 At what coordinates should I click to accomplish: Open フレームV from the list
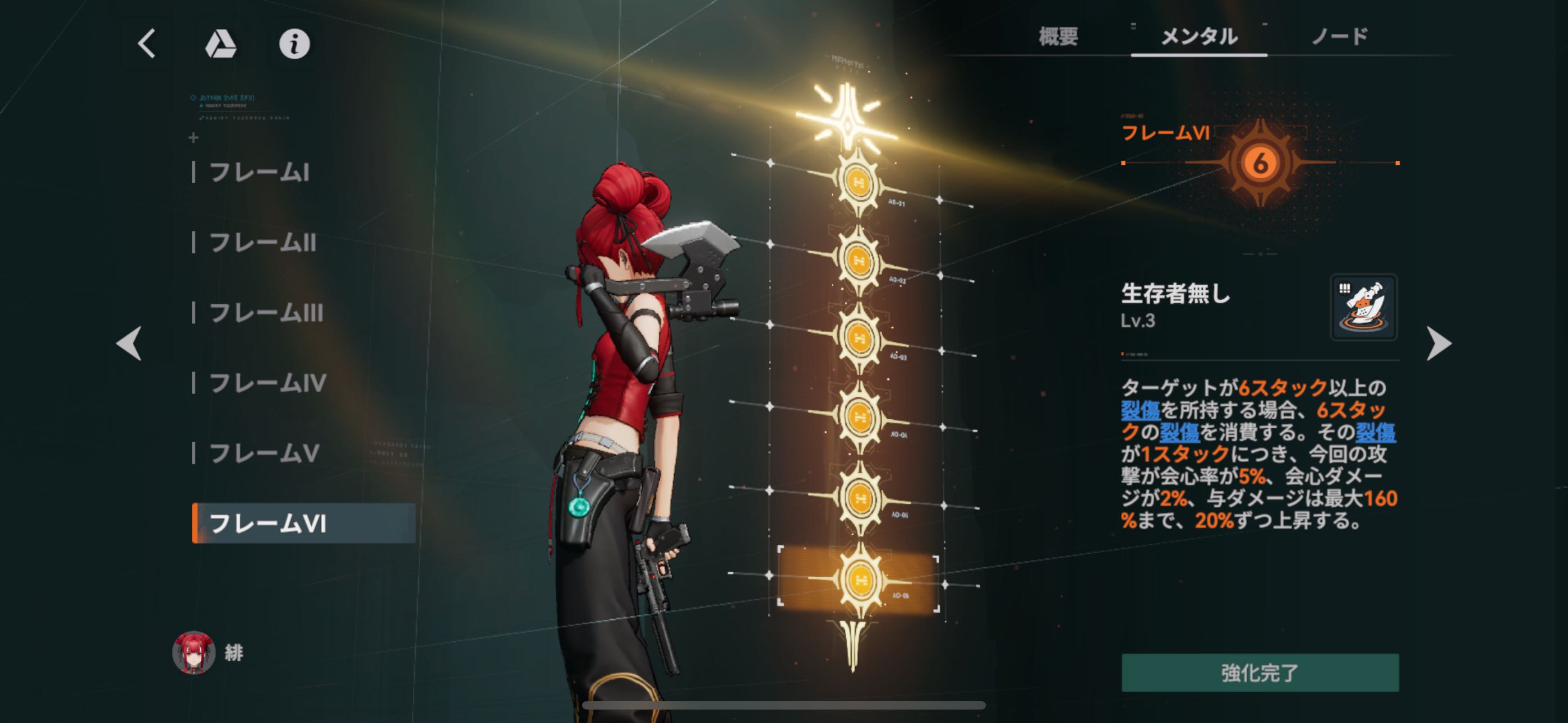click(264, 453)
